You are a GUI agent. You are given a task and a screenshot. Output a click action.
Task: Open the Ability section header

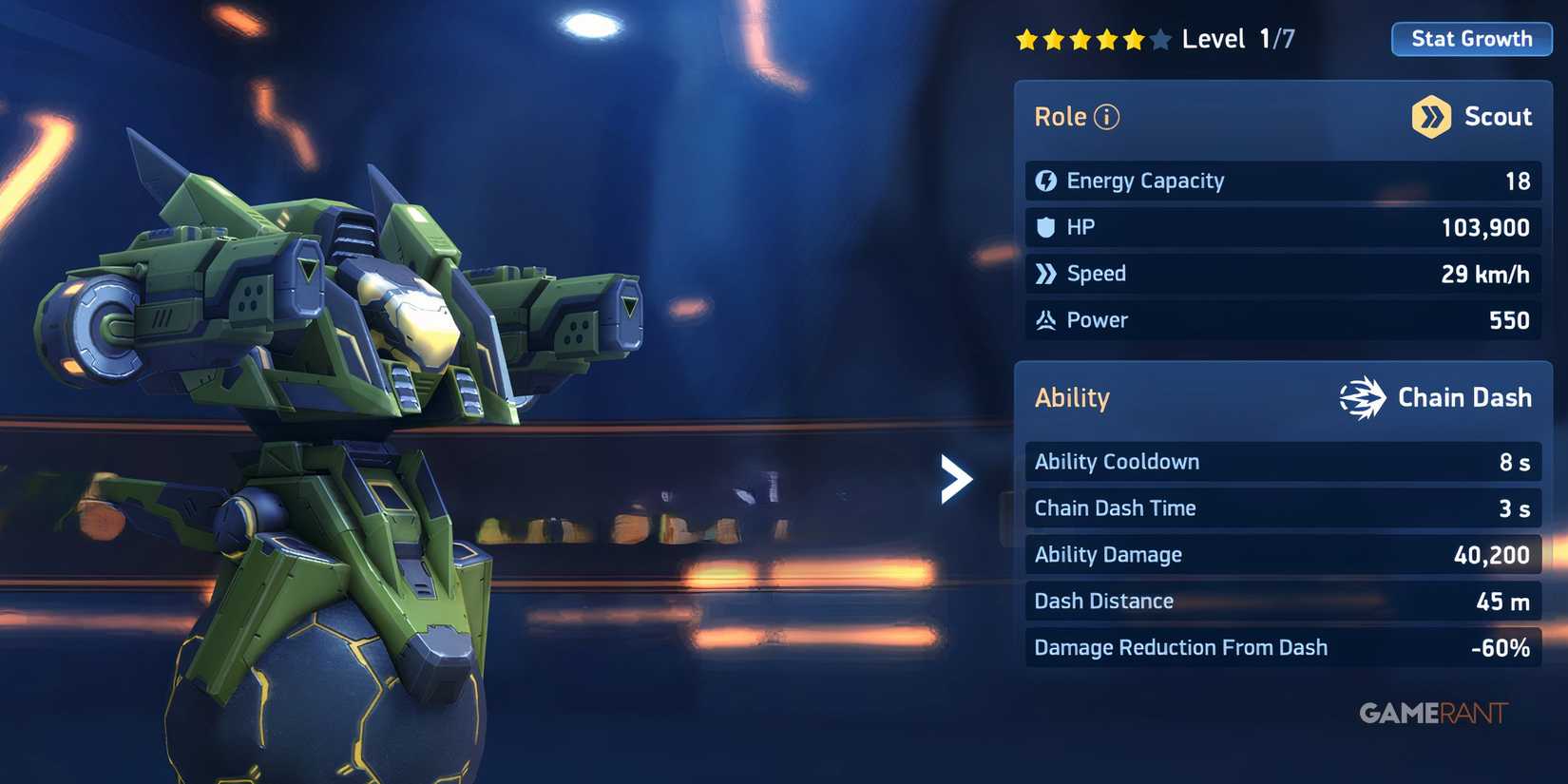click(x=1071, y=397)
